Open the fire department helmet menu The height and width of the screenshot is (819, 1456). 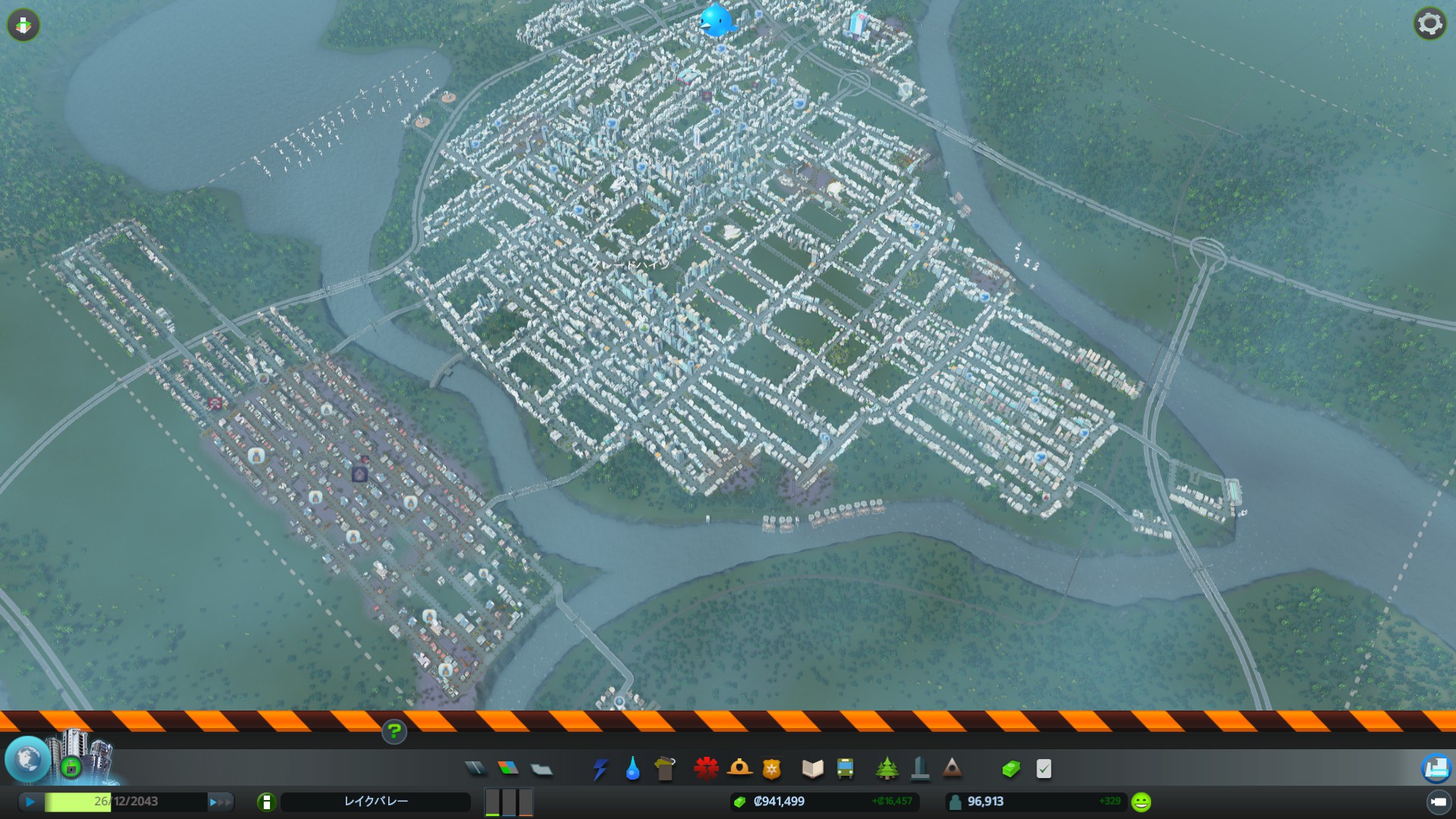tap(739, 769)
